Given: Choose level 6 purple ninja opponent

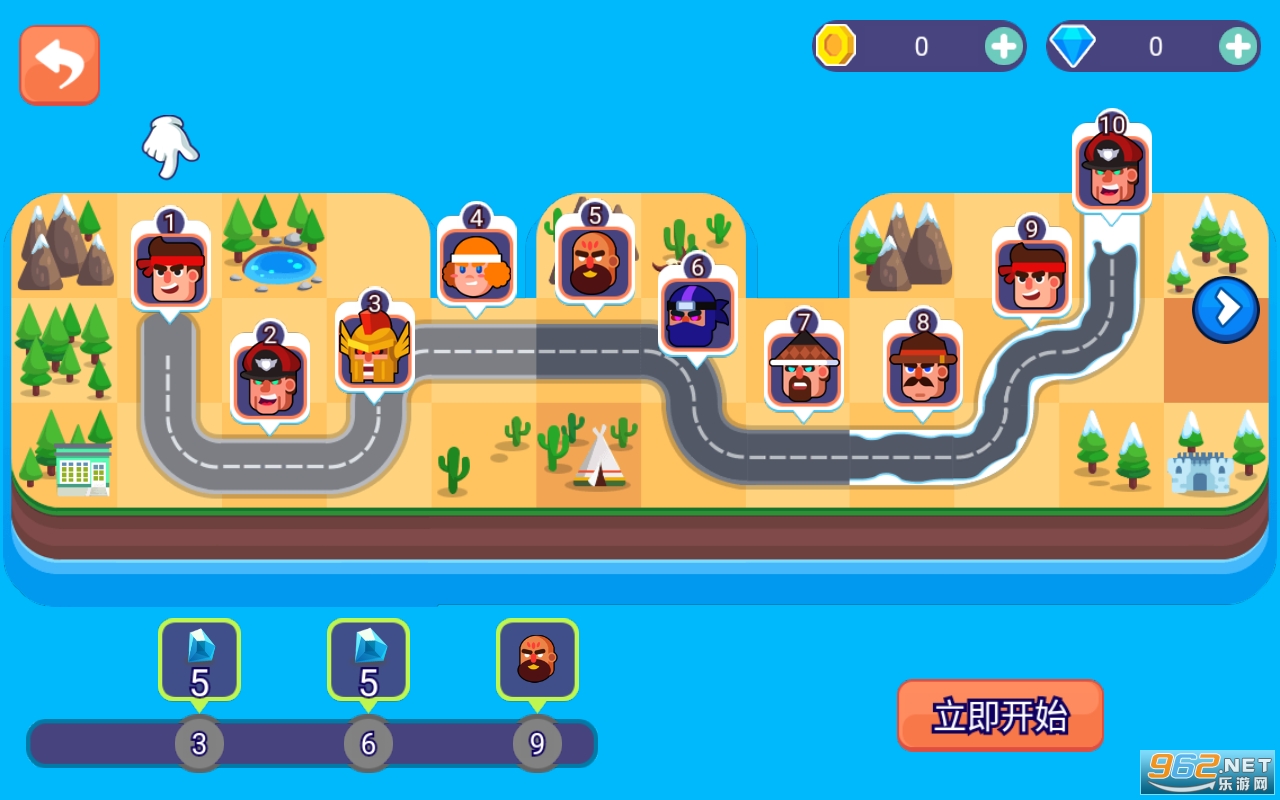Looking at the screenshot, I should (697, 314).
